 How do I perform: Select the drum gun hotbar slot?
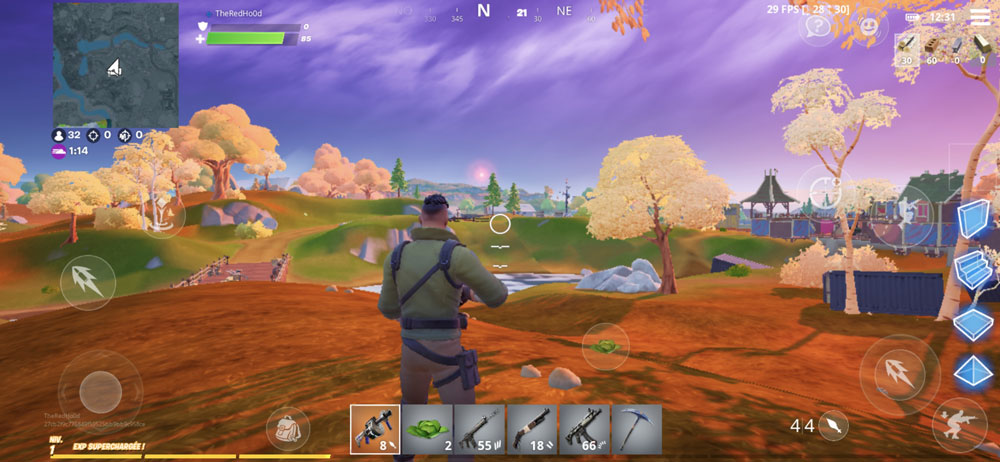375,429
